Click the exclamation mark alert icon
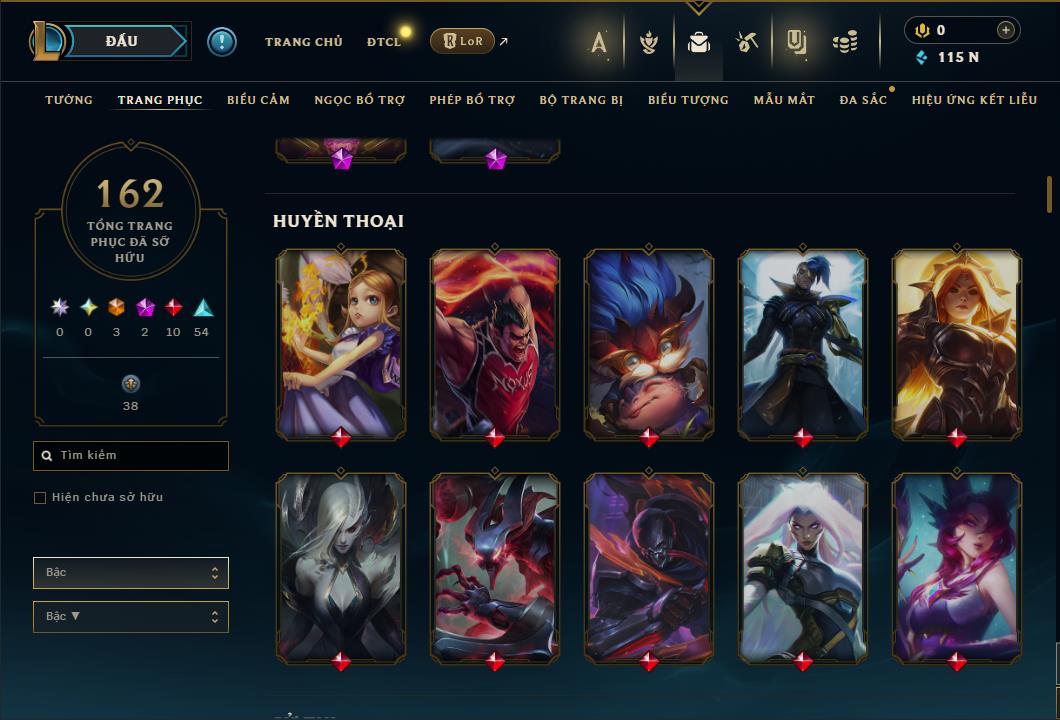Image resolution: width=1060 pixels, height=720 pixels. click(x=222, y=42)
